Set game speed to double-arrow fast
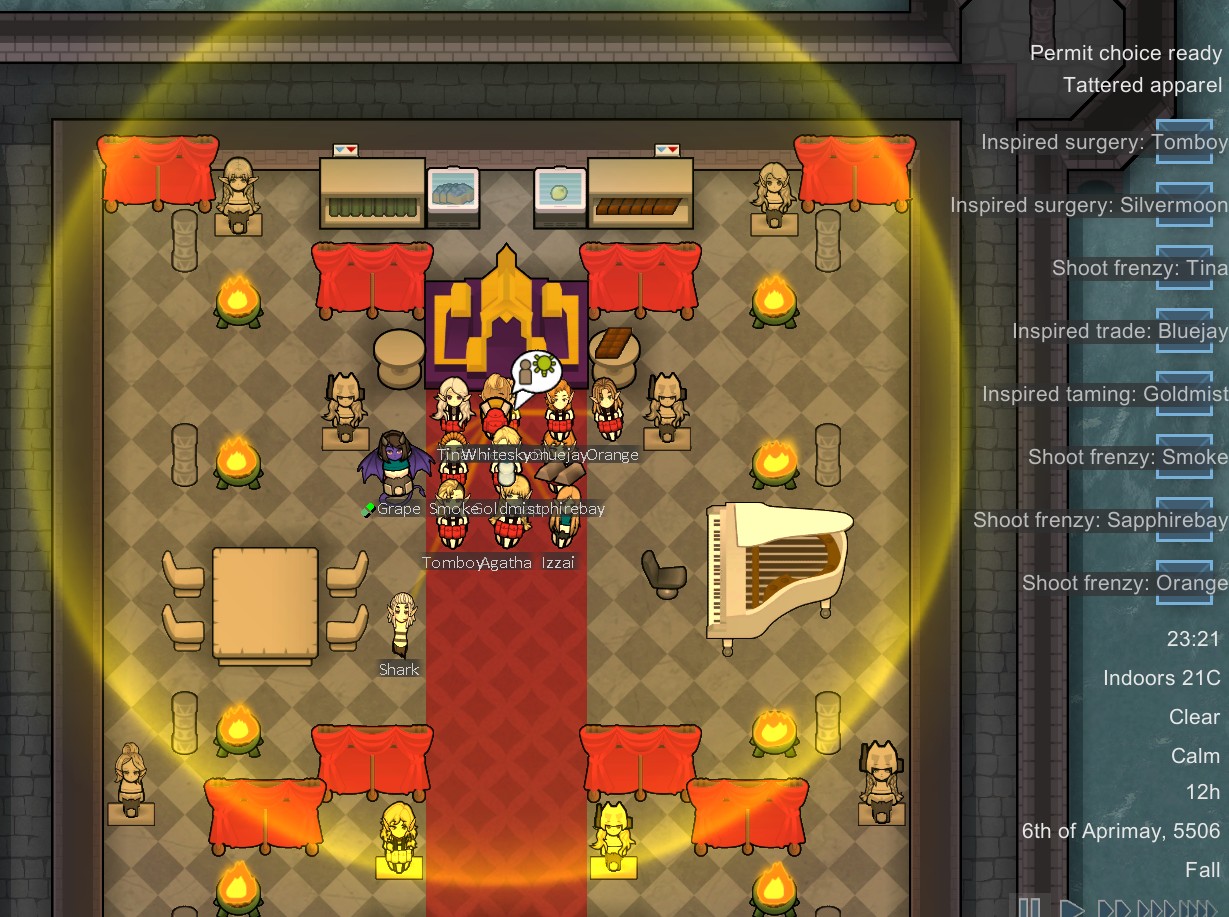The height and width of the screenshot is (917, 1229). (1114, 909)
